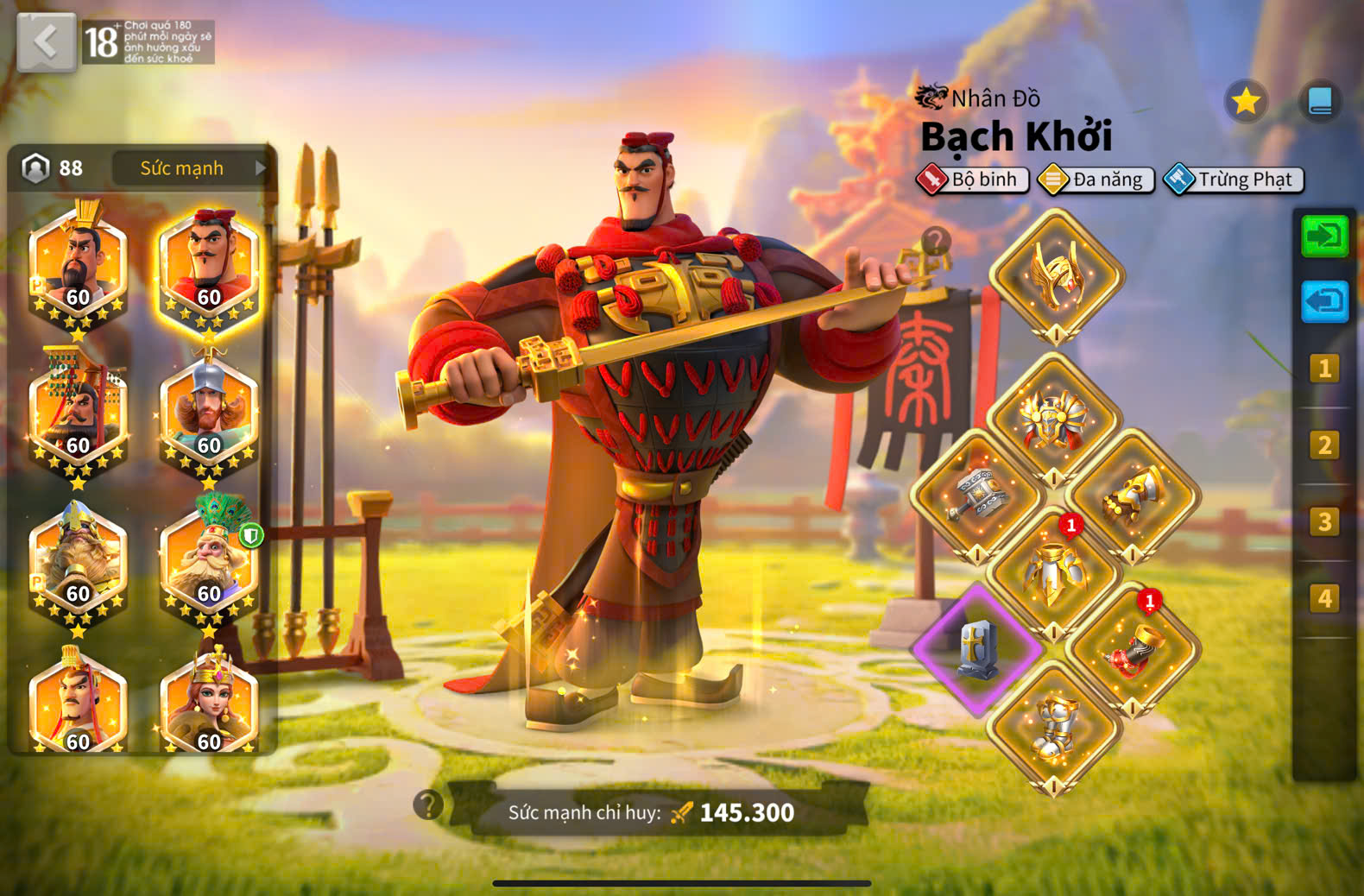This screenshot has height=896, width=1364.
Task: Switch to equipment preset 3
Action: [x=1324, y=522]
